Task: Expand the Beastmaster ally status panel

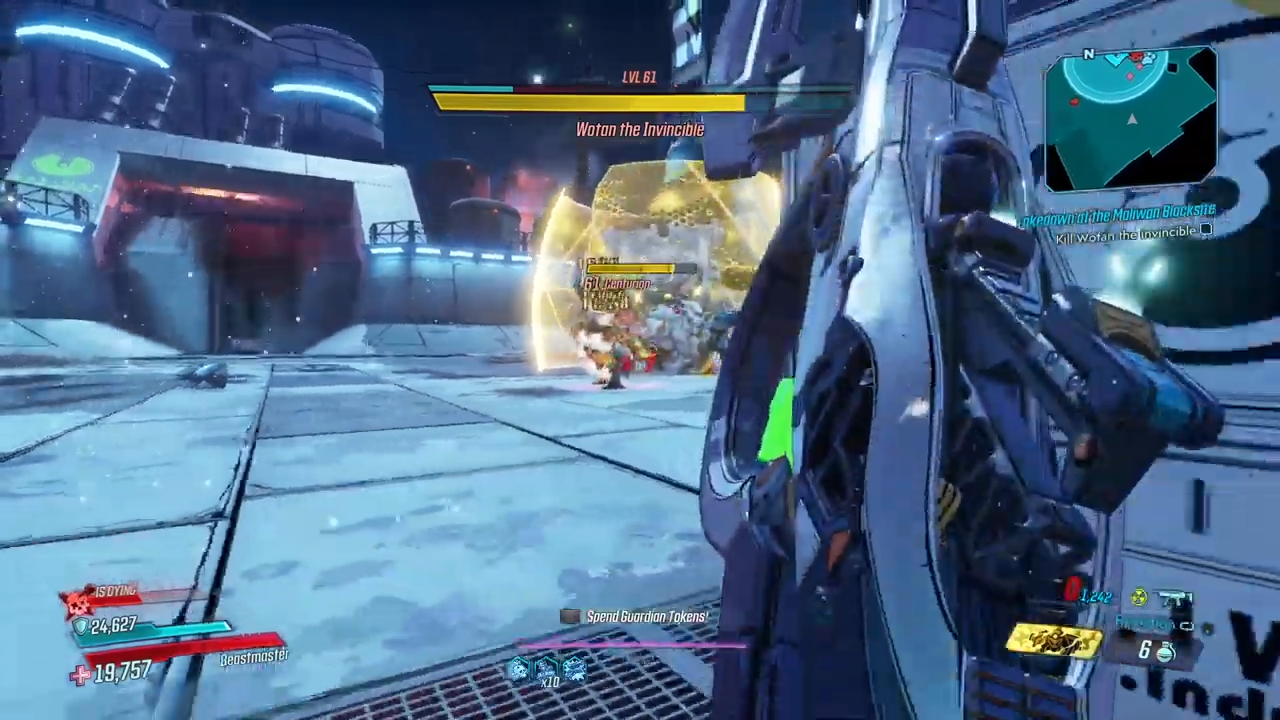Action: (x=253, y=657)
